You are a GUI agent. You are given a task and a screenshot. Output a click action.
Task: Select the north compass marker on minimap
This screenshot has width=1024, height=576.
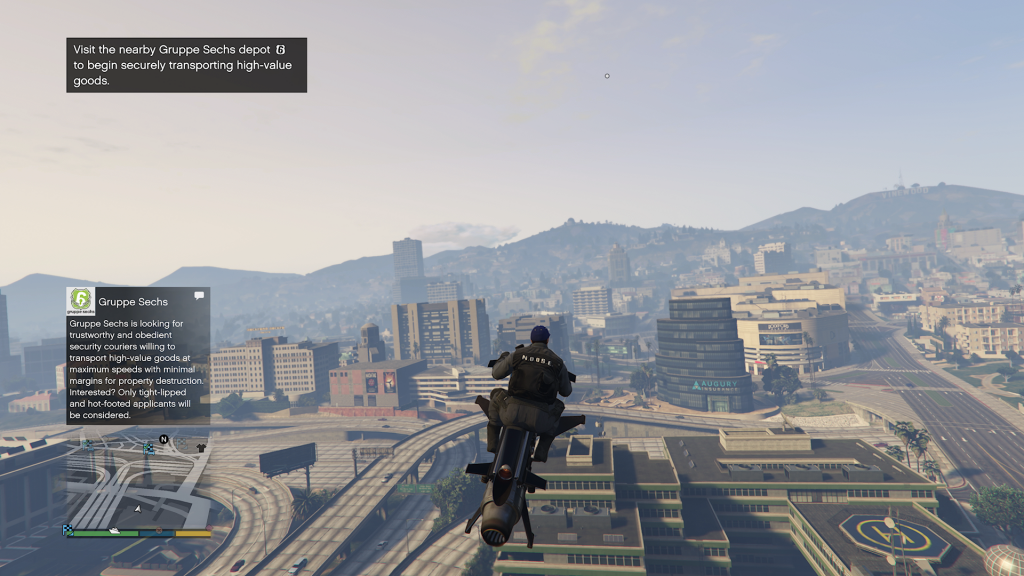[x=164, y=439]
